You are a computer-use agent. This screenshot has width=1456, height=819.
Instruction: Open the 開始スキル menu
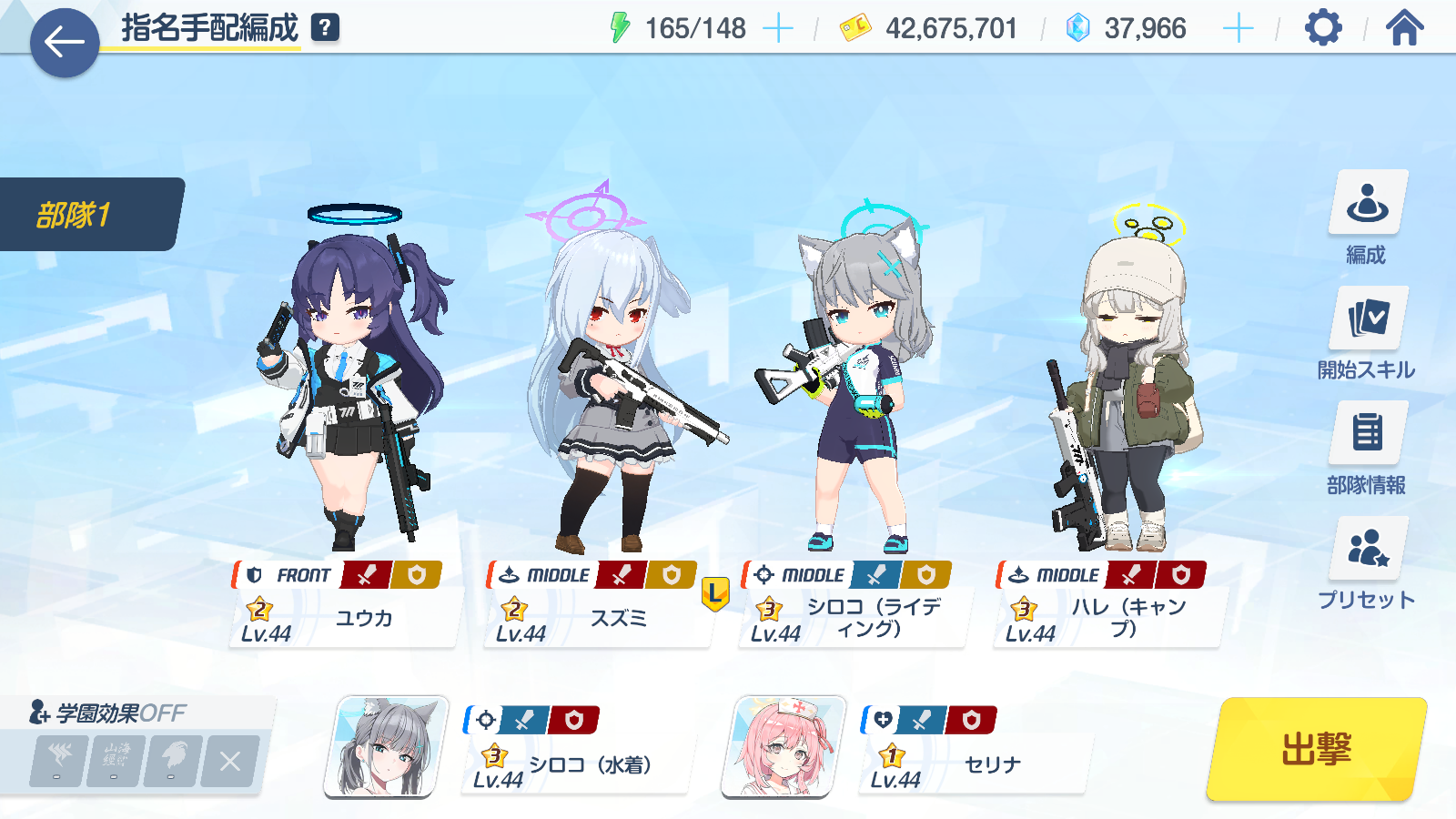[x=1367, y=333]
